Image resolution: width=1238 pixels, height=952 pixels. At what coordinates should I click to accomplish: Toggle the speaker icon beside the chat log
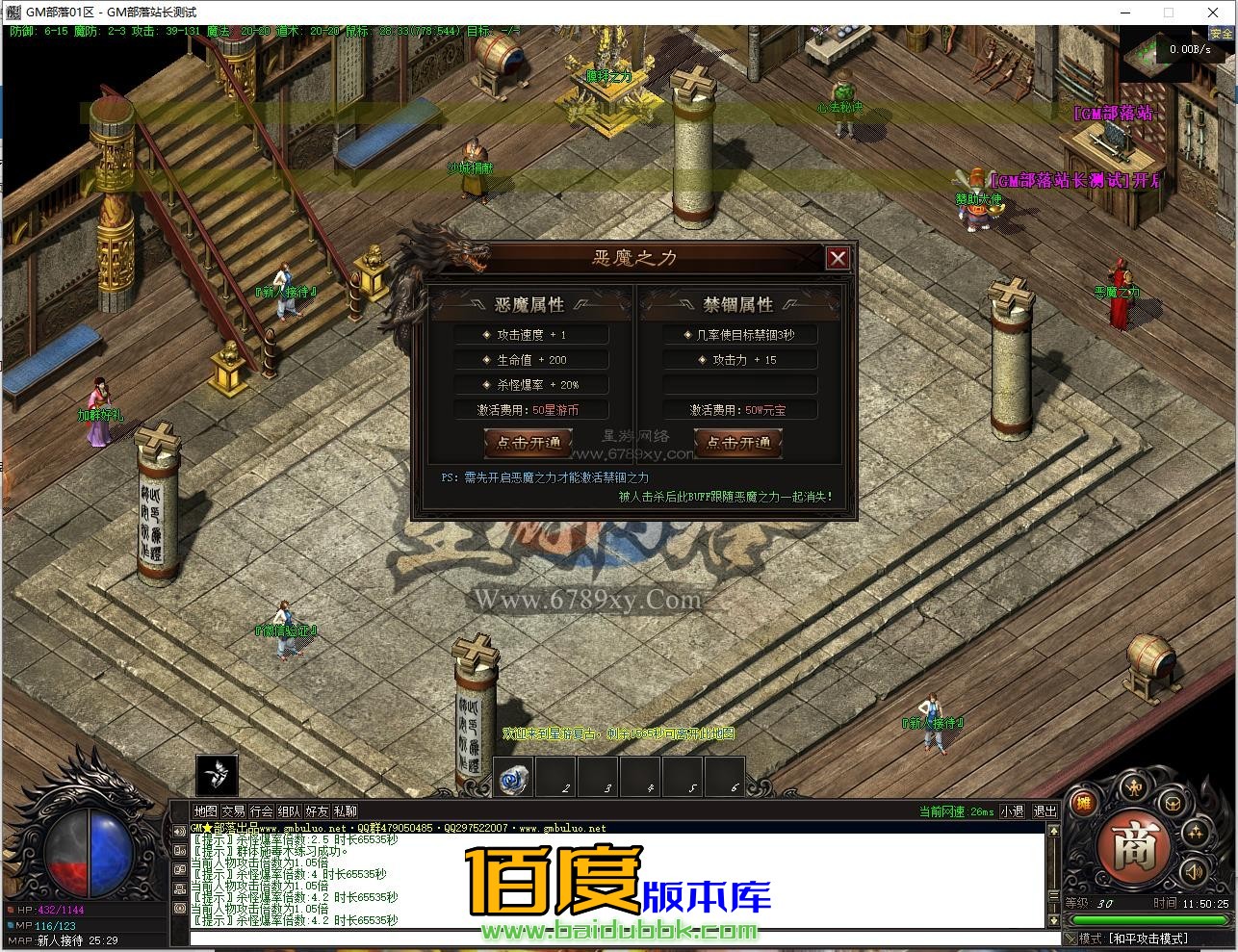pyautogui.click(x=180, y=832)
